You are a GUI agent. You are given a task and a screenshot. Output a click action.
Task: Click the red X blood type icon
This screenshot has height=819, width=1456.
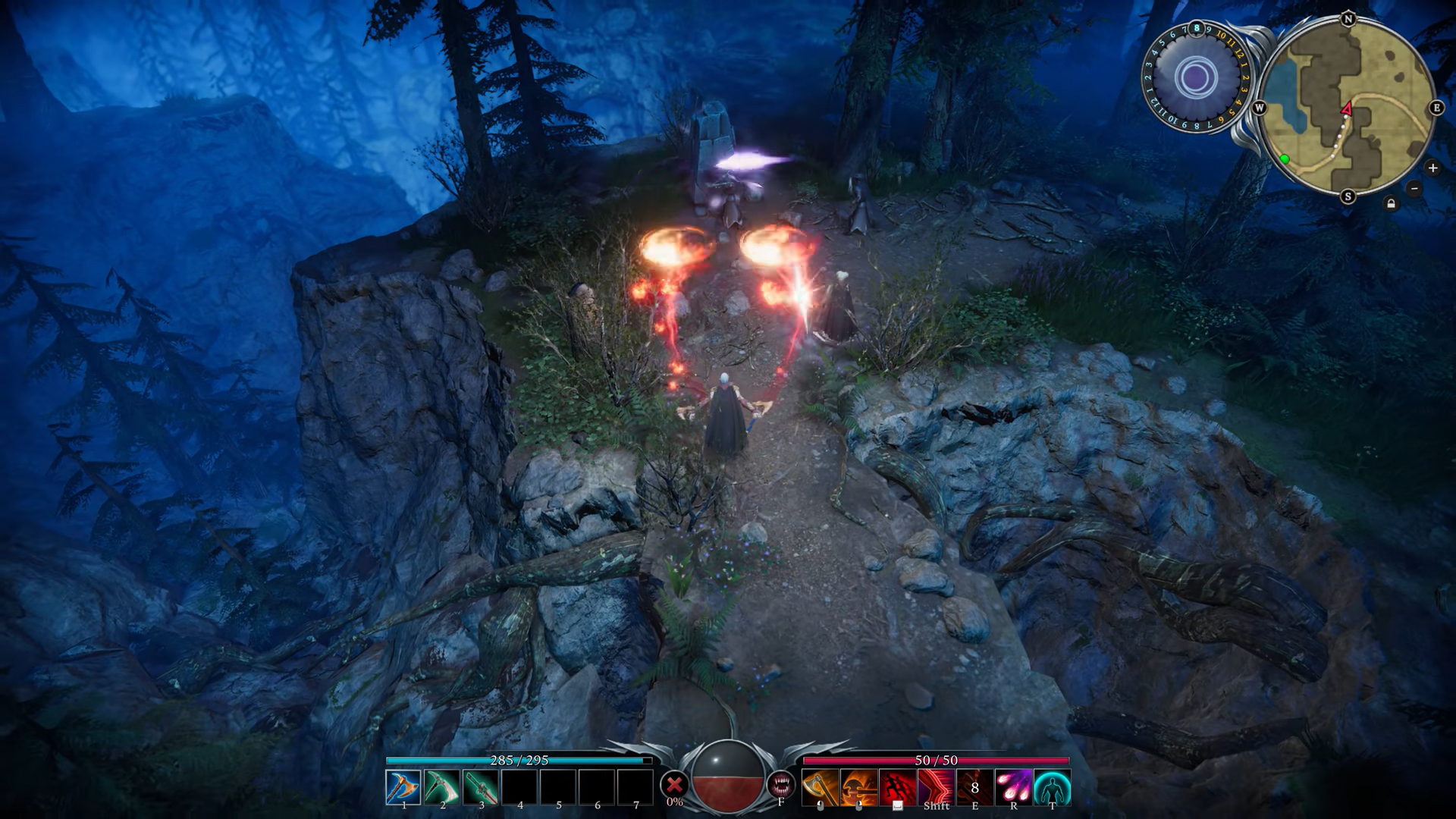(x=673, y=784)
